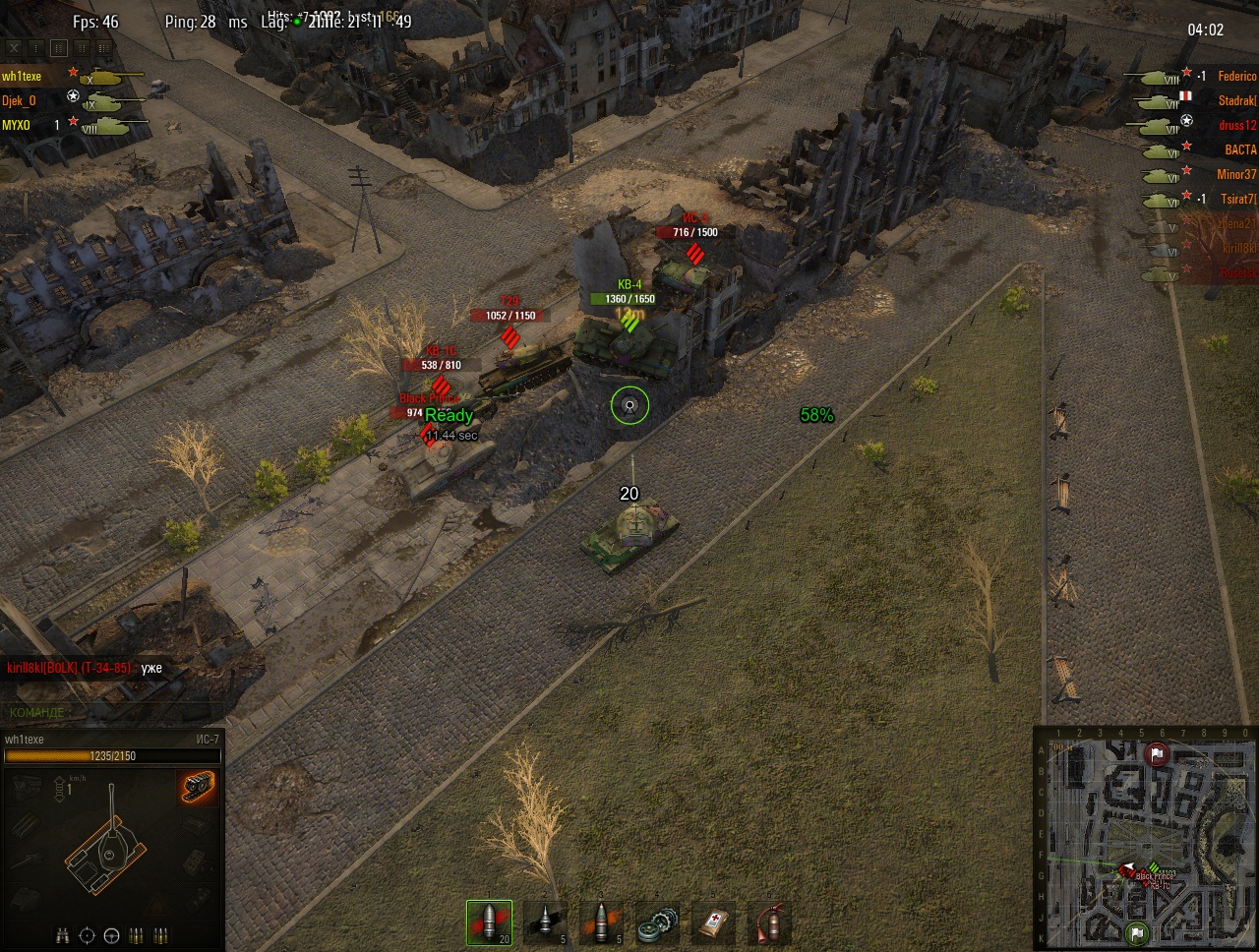The image size is (1259, 952).
Task: Click the commander binoculars crew icon
Action: pyautogui.click(x=63, y=934)
